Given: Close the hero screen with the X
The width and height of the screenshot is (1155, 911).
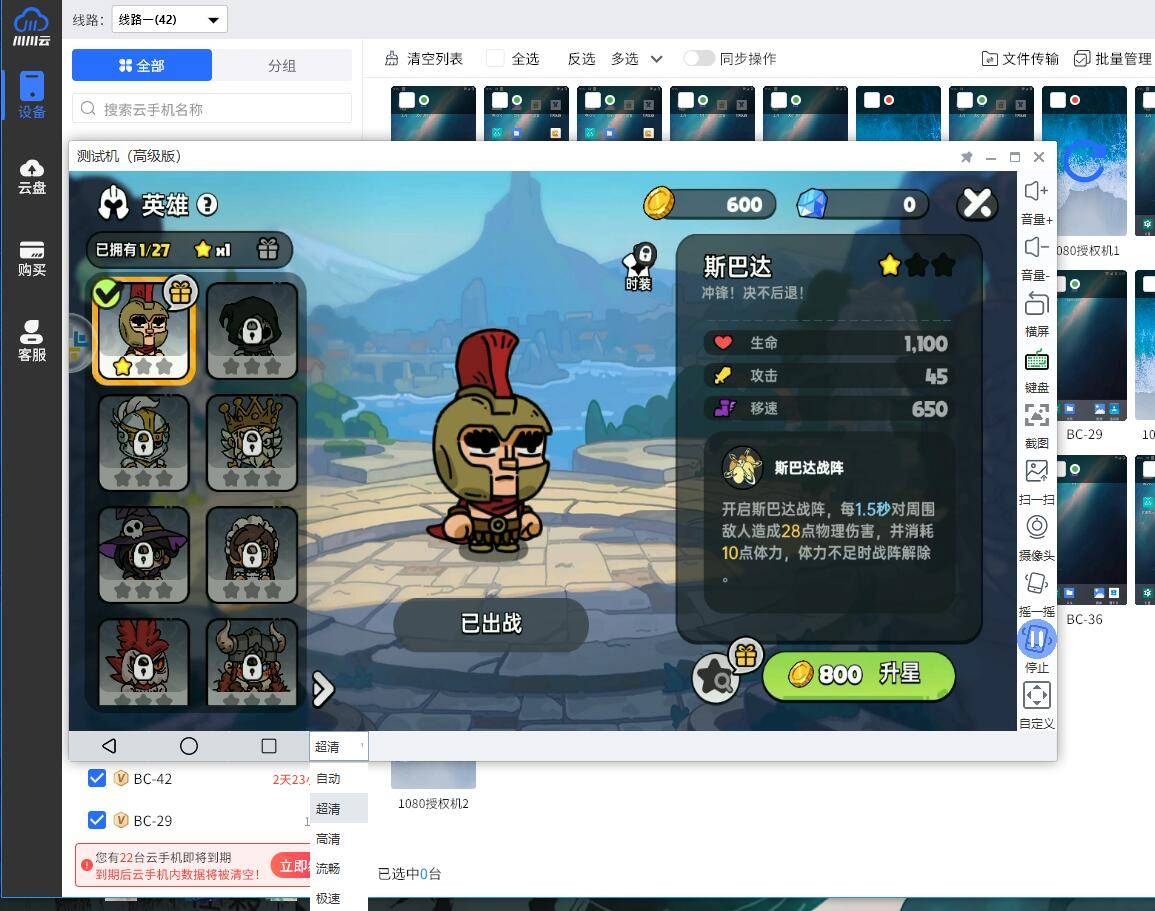Looking at the screenshot, I should [976, 204].
